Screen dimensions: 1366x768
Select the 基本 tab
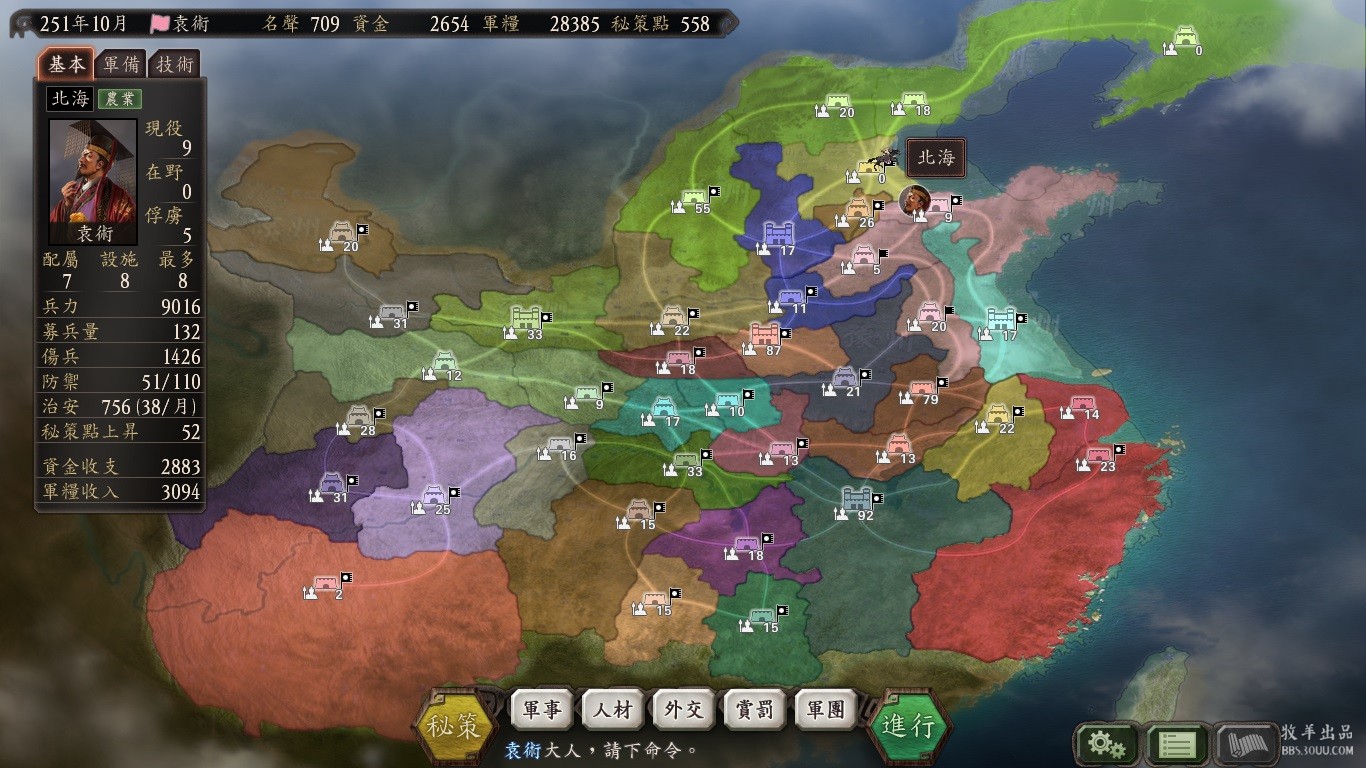pos(67,65)
